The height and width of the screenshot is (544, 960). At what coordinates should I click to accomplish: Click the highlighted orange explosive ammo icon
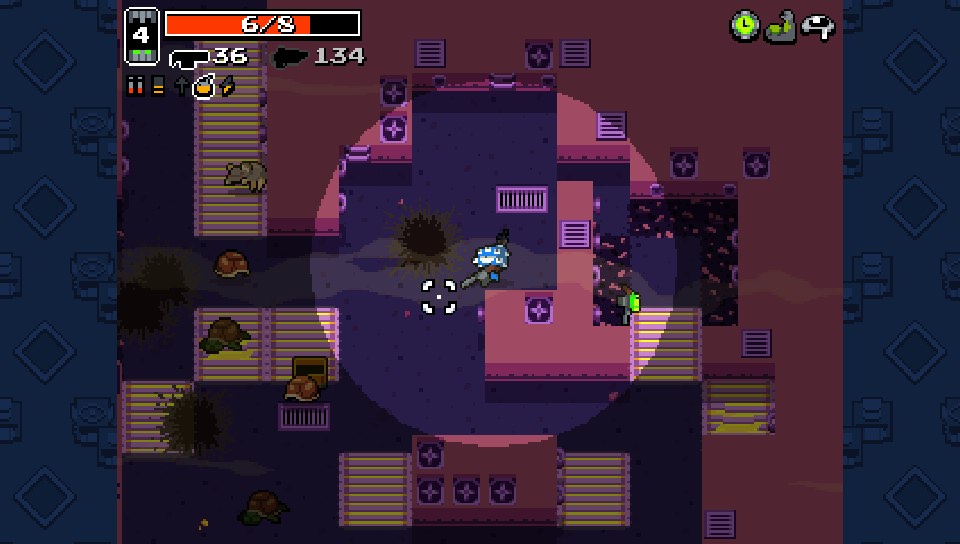point(204,87)
